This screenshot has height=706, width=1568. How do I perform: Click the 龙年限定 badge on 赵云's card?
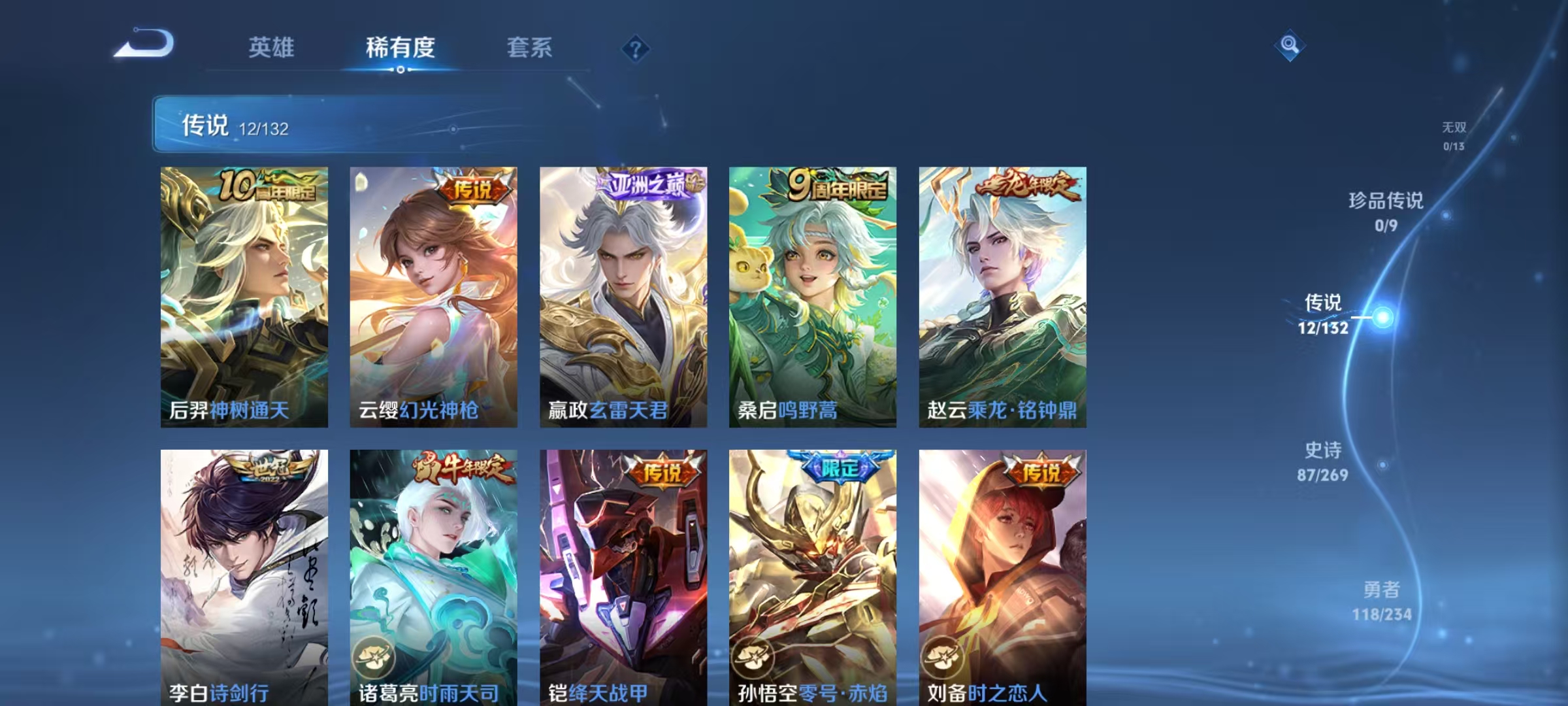click(x=1032, y=185)
